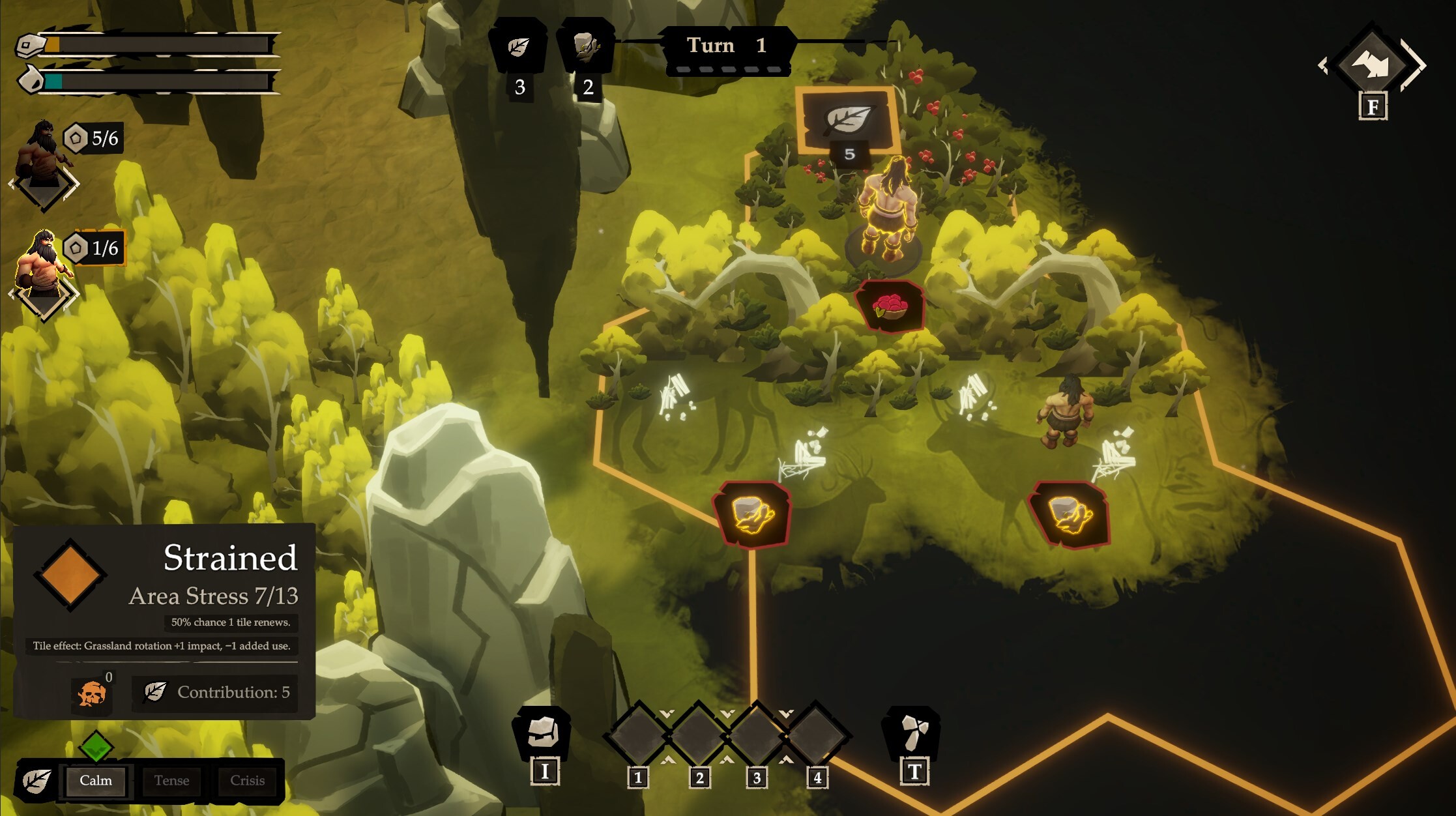Screen dimensions: 1456x816
Task: Click the leaf tile marker showing 5
Action: 847,121
